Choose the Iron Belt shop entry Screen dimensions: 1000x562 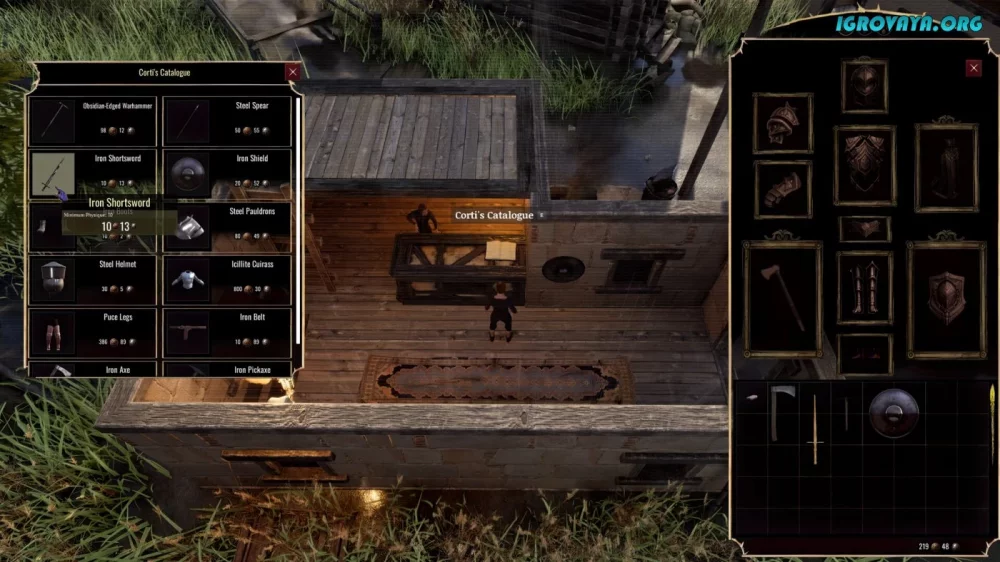point(227,332)
